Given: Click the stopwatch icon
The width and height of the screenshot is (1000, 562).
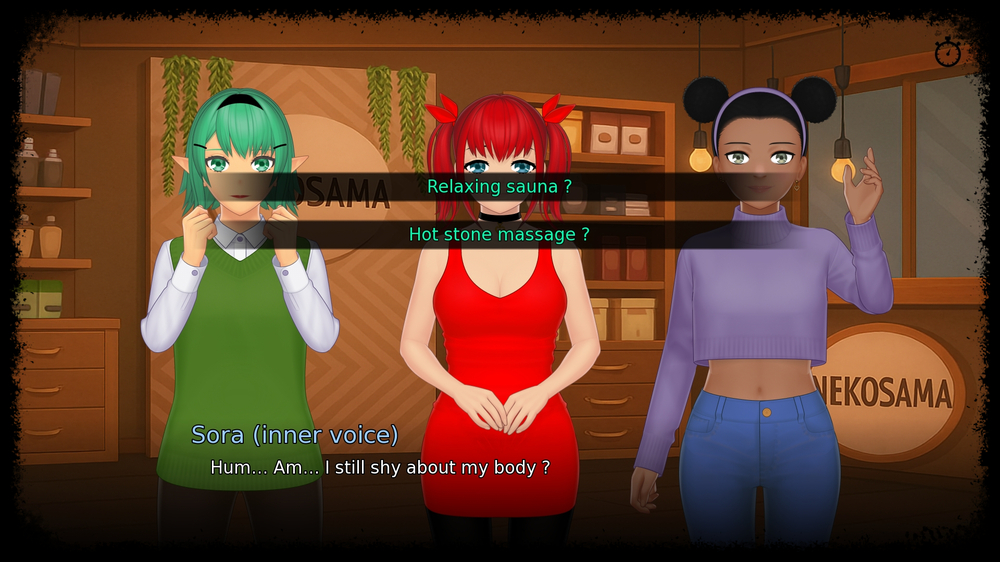Looking at the screenshot, I should tap(946, 53).
